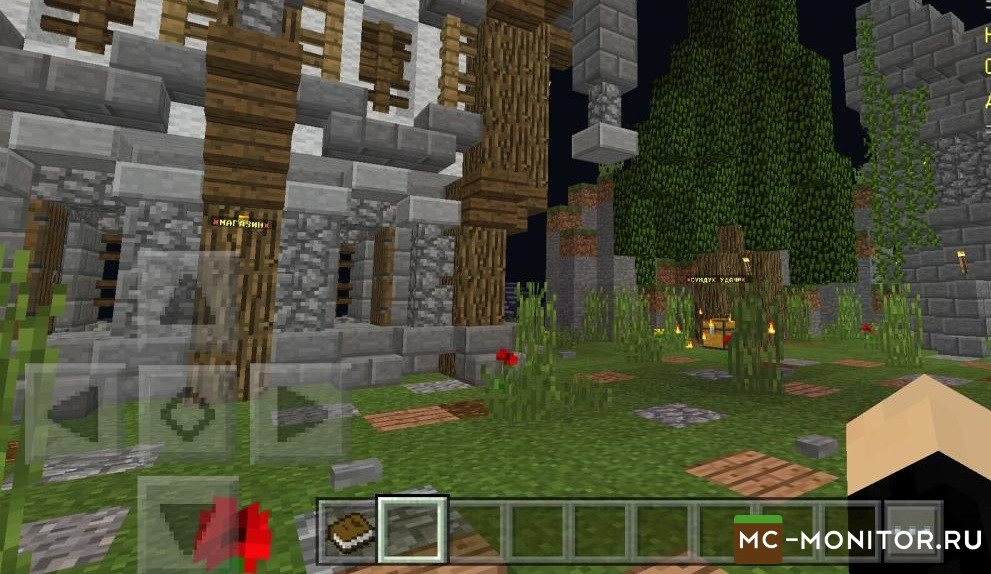This screenshot has width=991, height=574.
Task: Tap the move forward arrow button
Action: point(187,298)
